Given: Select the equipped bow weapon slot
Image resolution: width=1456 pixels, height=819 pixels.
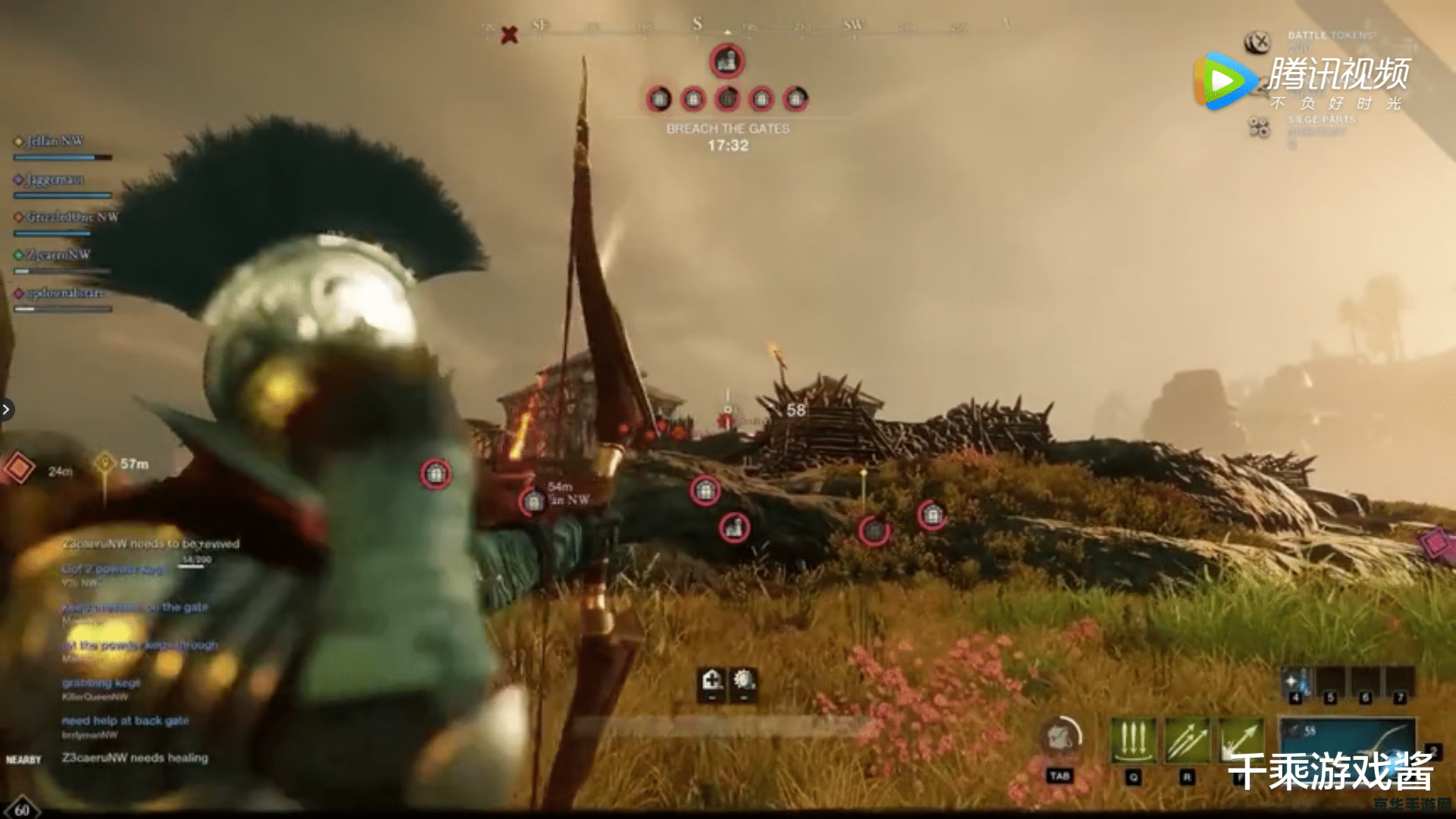Looking at the screenshot, I should 1348,739.
